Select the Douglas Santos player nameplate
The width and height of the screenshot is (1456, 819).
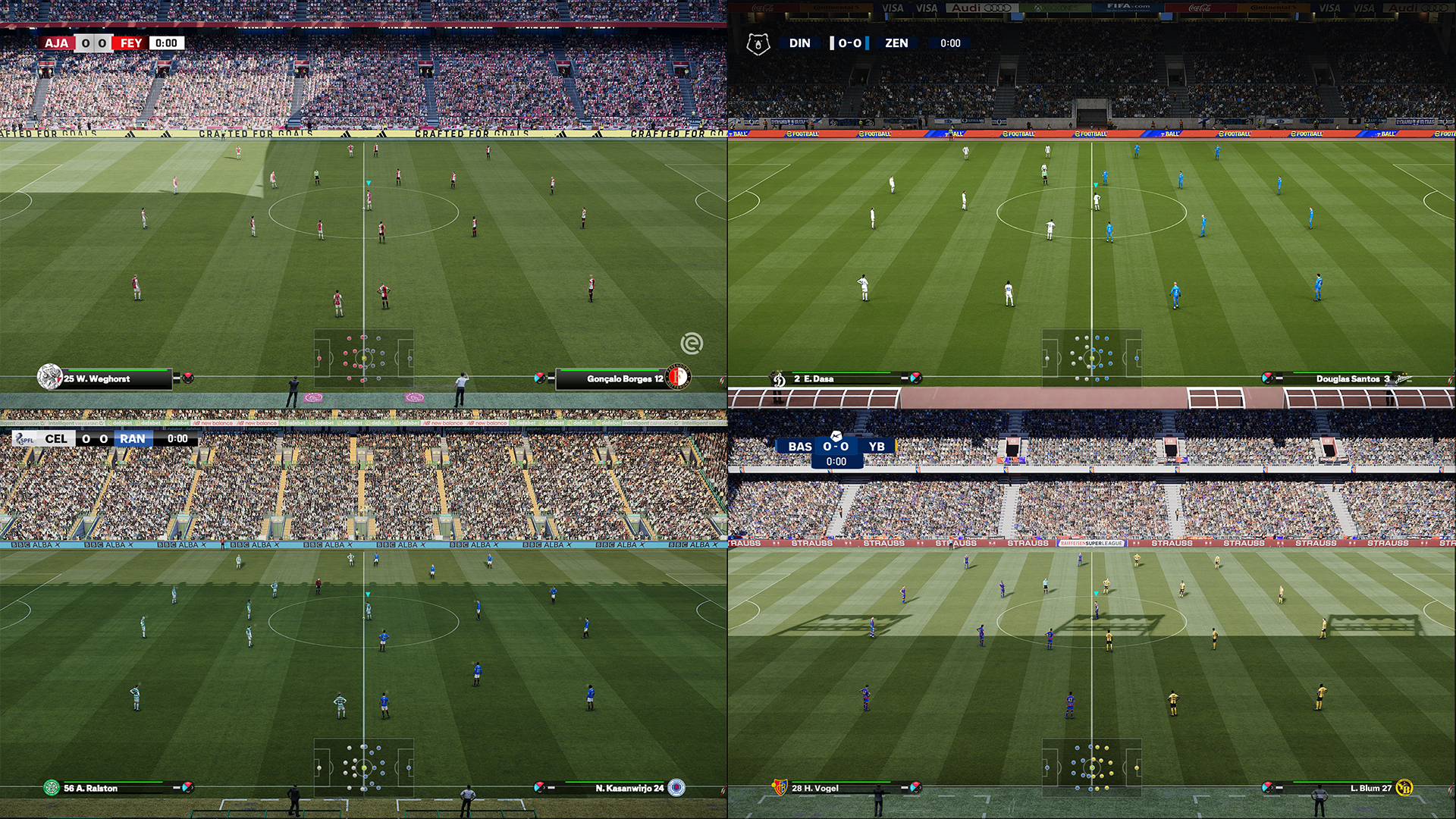[1342, 378]
